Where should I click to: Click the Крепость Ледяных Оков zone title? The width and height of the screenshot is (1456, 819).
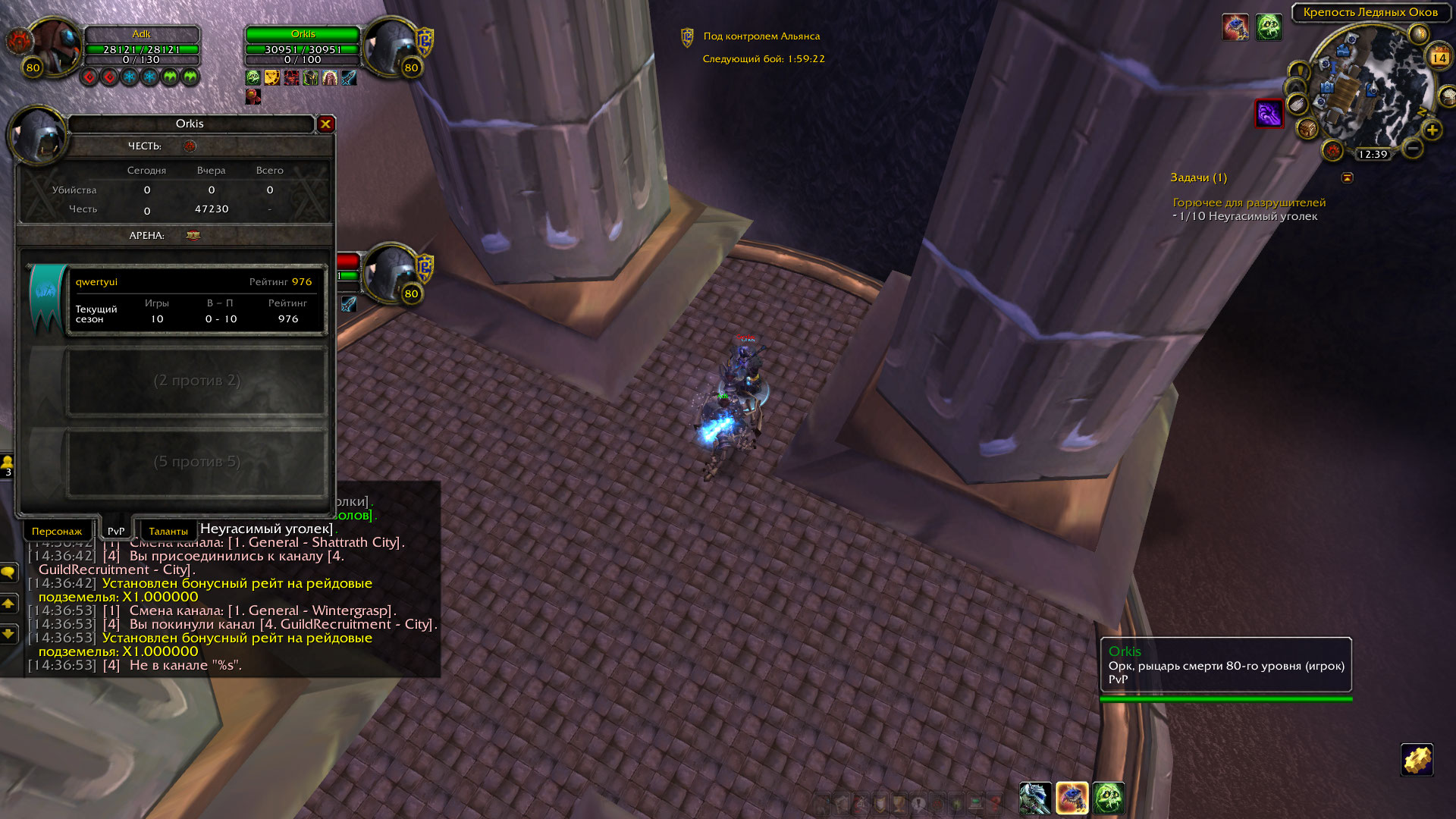tap(1370, 12)
